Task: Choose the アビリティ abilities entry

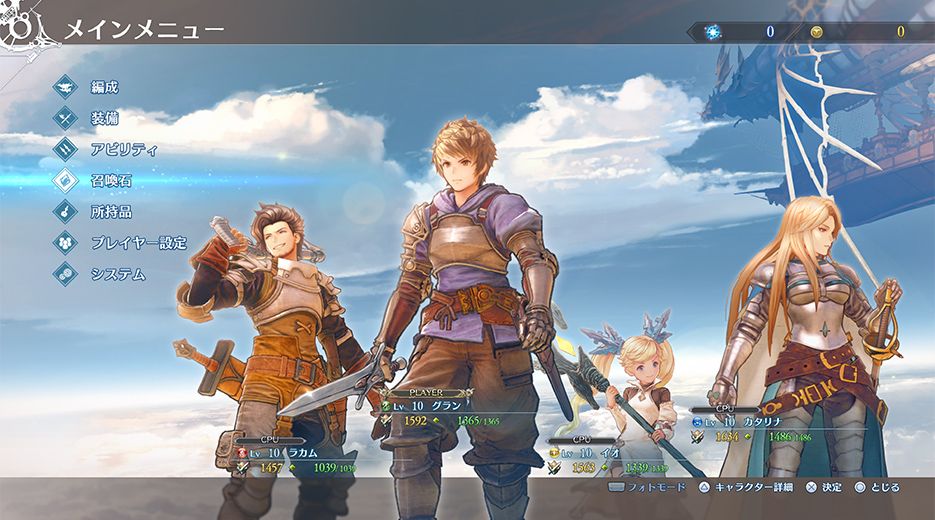Action: tap(124, 149)
